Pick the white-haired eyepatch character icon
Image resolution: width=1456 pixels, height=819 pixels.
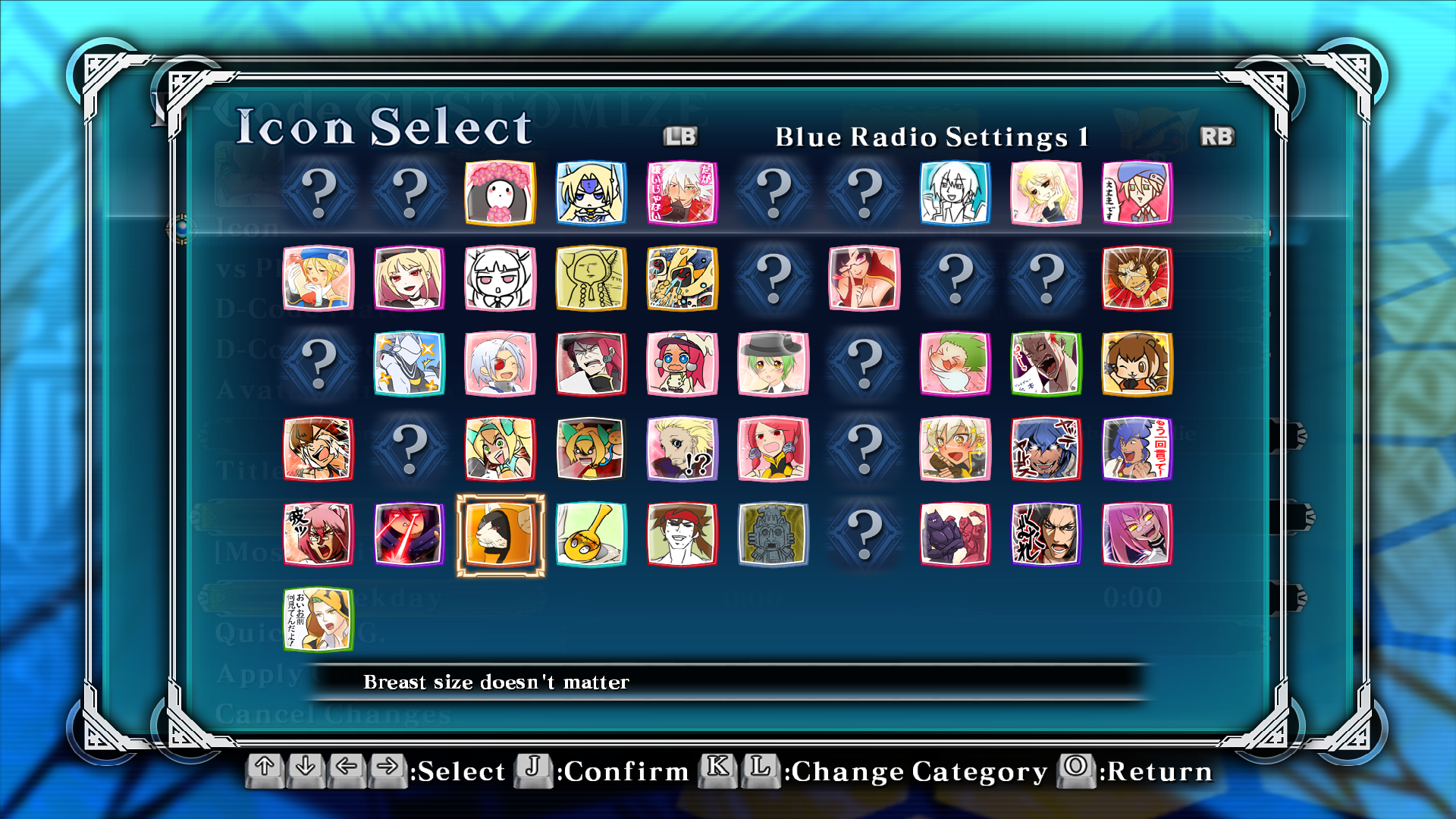[500, 364]
